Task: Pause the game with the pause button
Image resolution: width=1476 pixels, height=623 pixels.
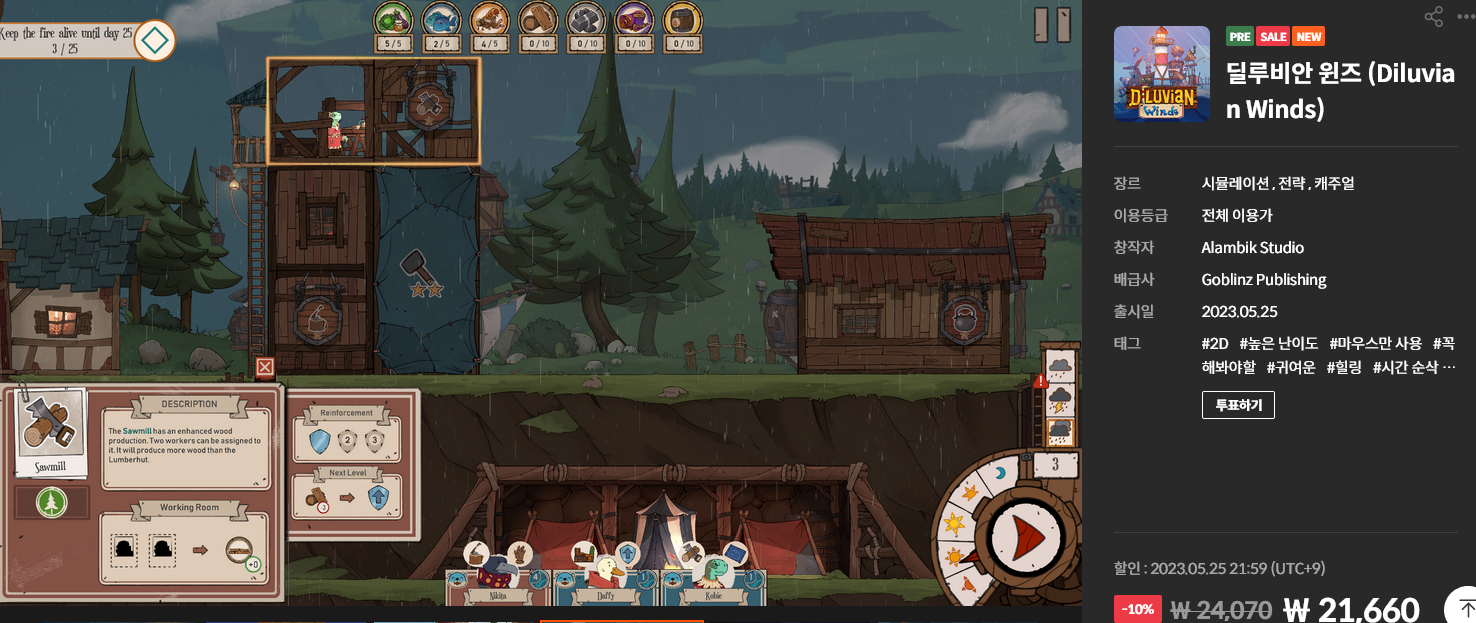Action: pyautogui.click(x=1052, y=25)
